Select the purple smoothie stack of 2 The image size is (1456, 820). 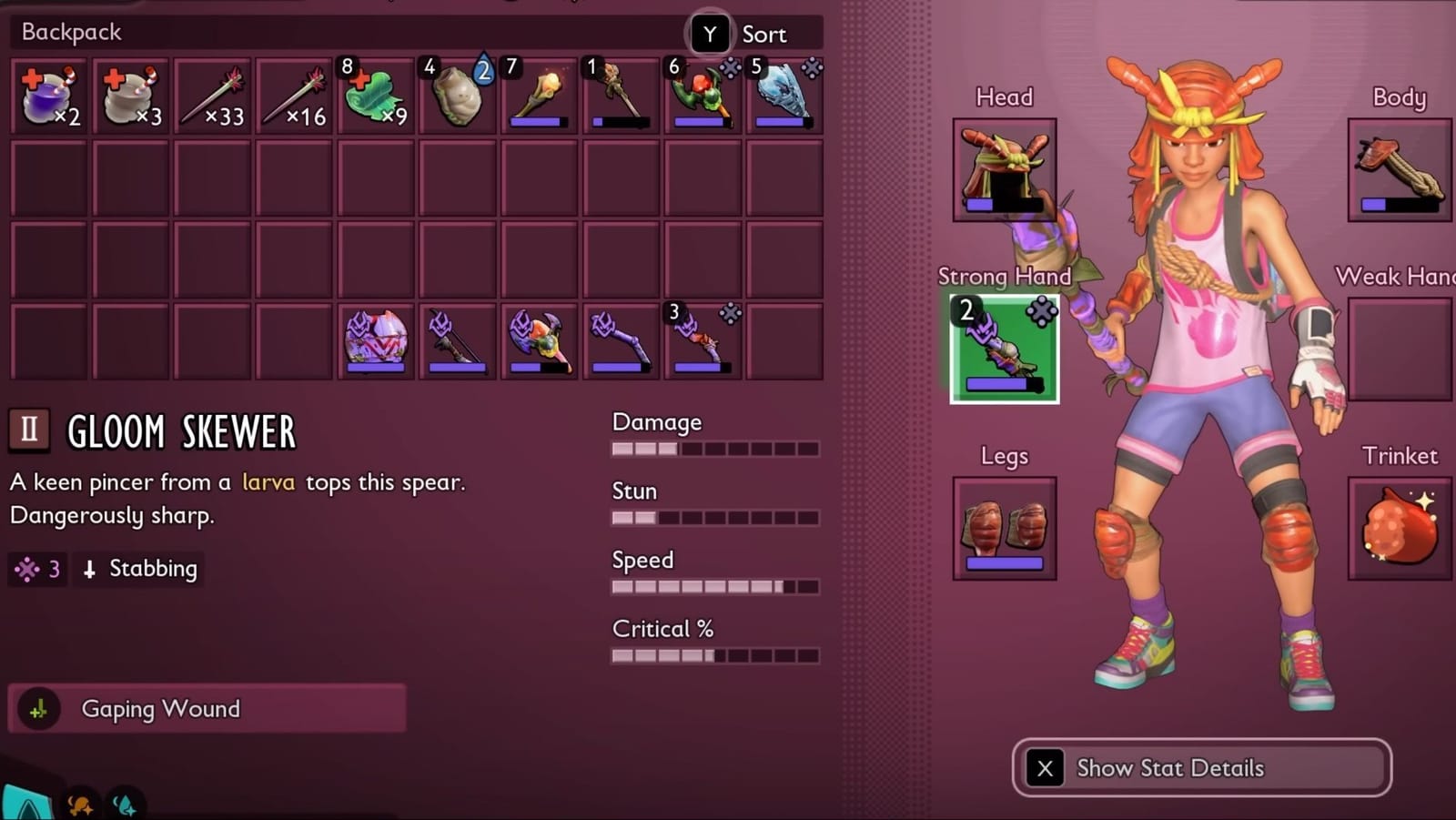point(50,96)
